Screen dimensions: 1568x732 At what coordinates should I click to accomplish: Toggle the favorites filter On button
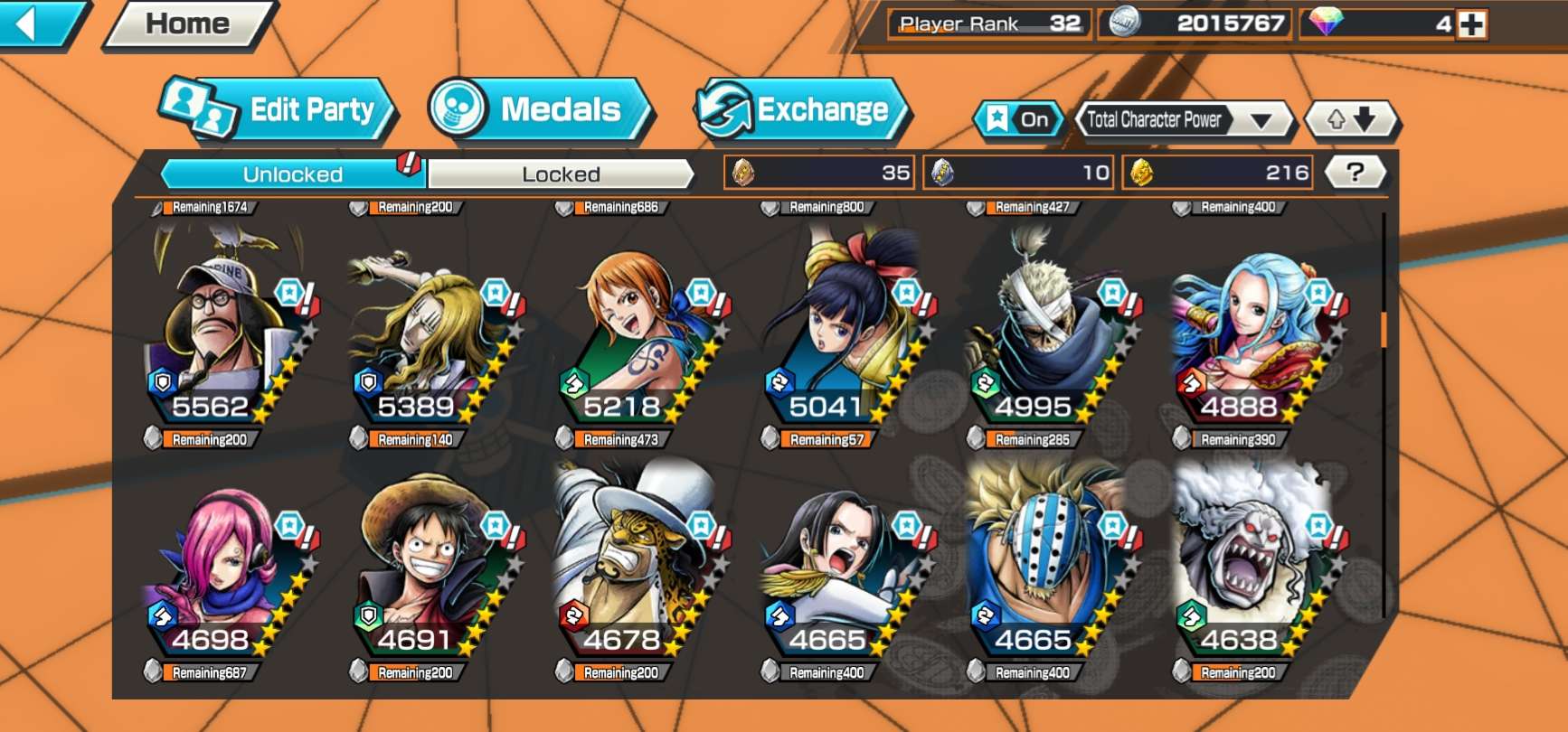(x=1018, y=119)
